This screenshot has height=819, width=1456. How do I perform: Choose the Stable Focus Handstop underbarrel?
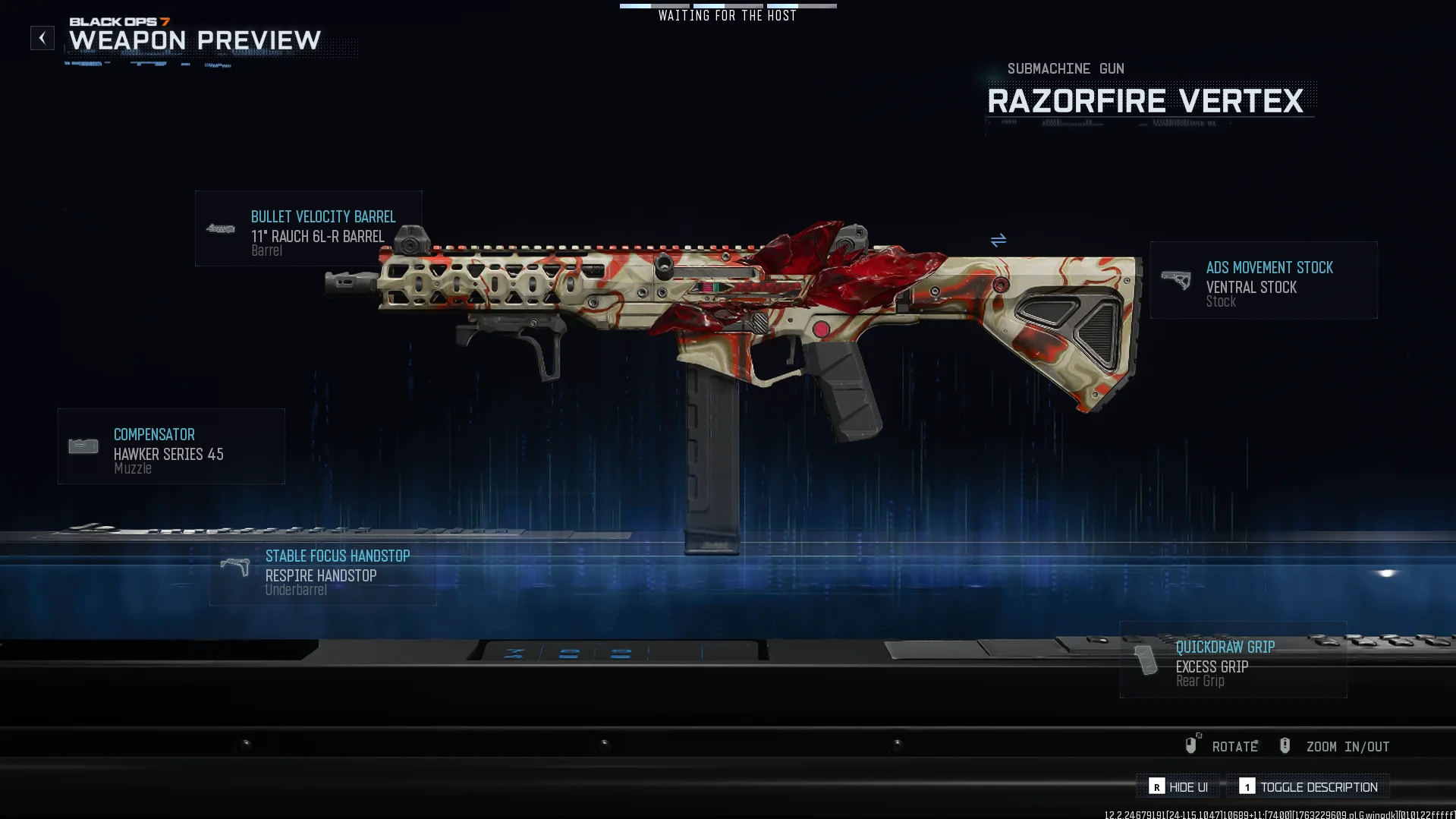pos(322,572)
